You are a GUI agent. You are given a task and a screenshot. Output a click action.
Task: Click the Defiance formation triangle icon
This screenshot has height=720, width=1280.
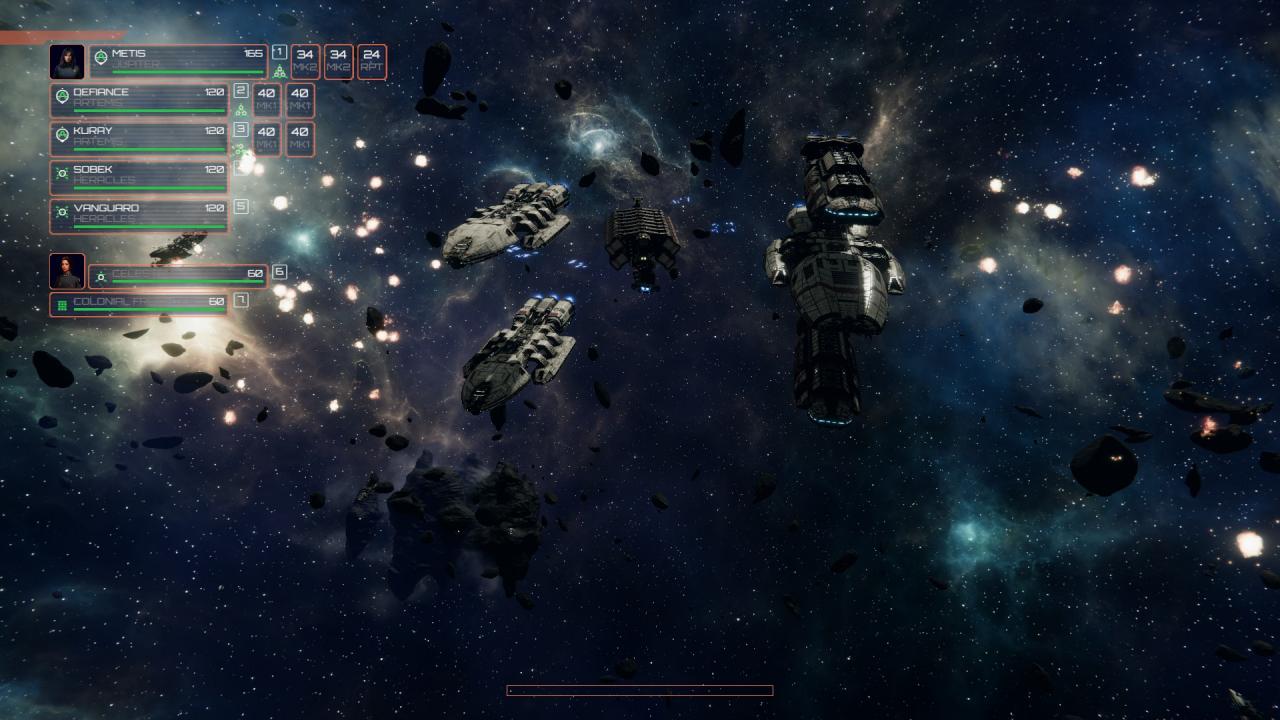pos(240,110)
